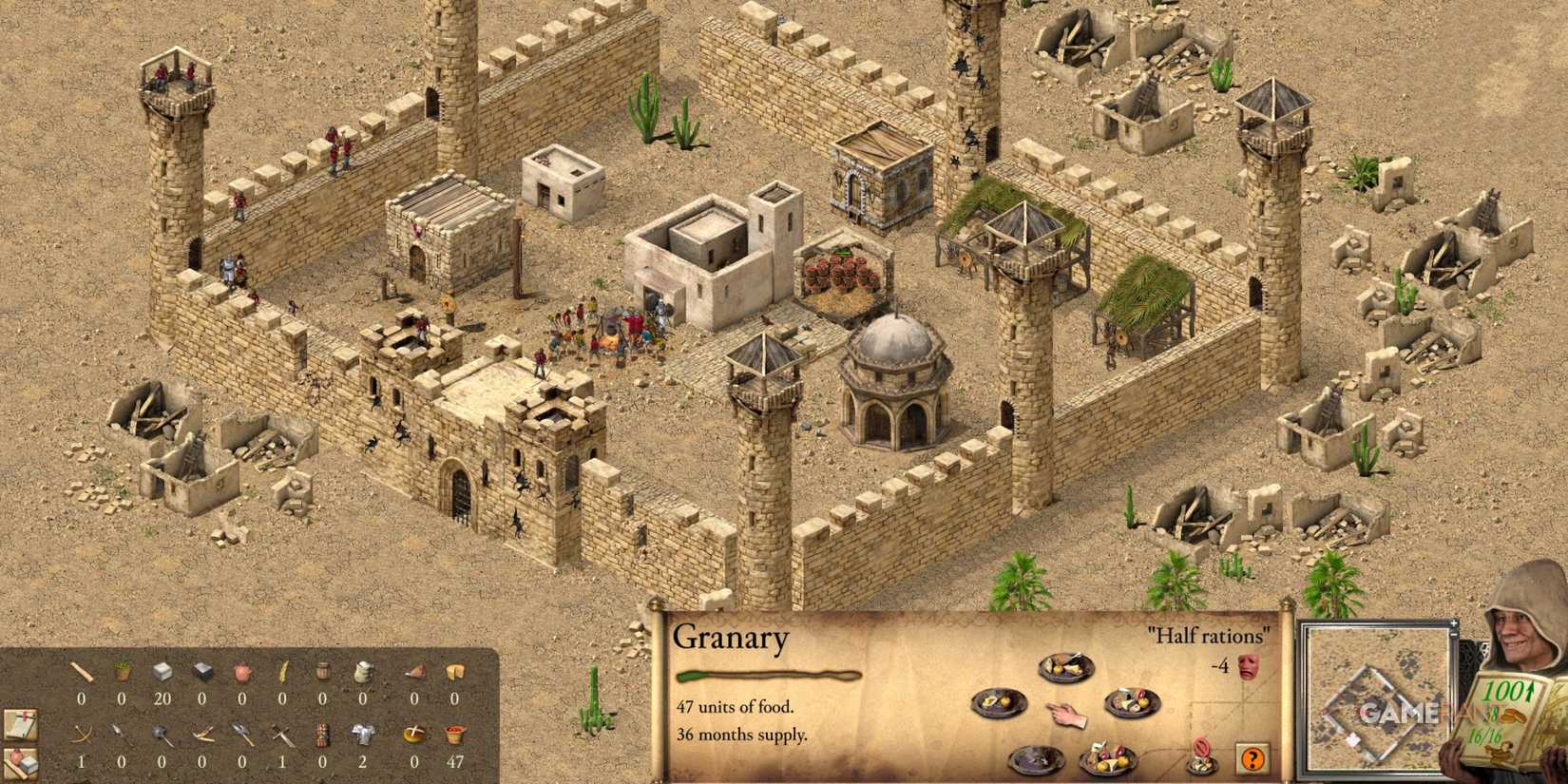
Task: Click the apples icon showing 47
Action: (455, 733)
